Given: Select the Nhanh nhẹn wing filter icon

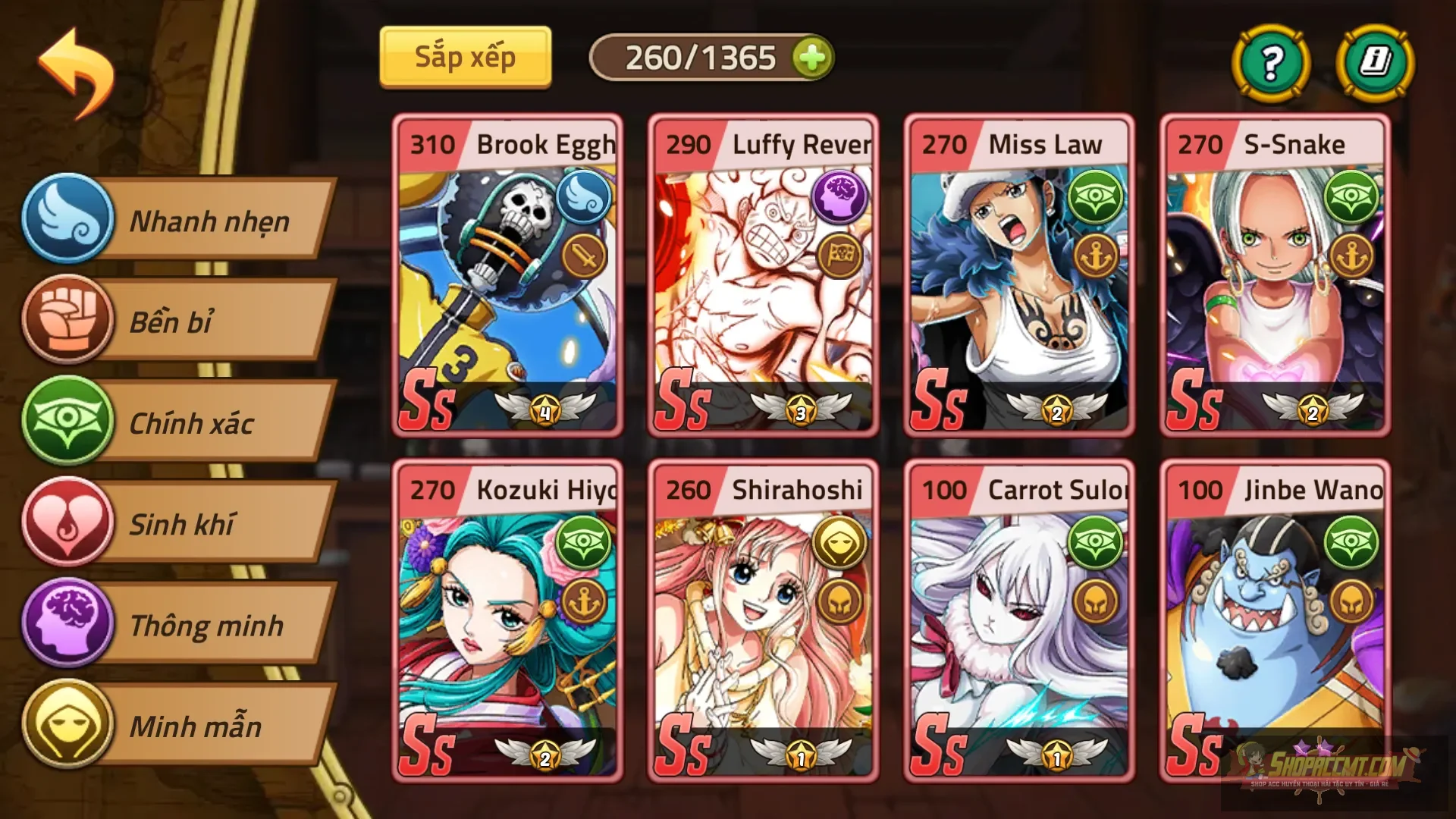Looking at the screenshot, I should click(x=68, y=221).
